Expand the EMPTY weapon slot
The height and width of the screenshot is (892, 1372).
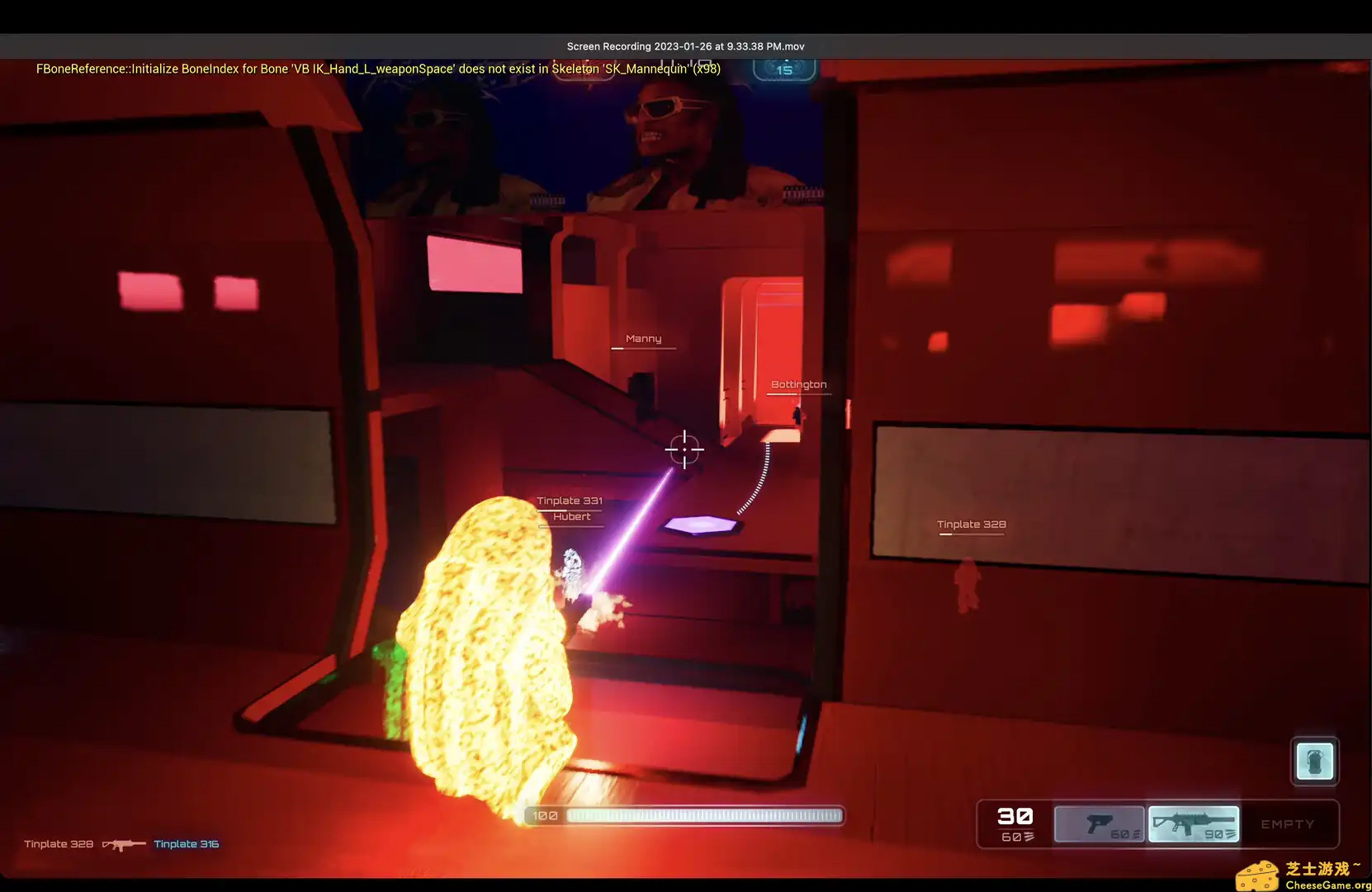click(1286, 823)
